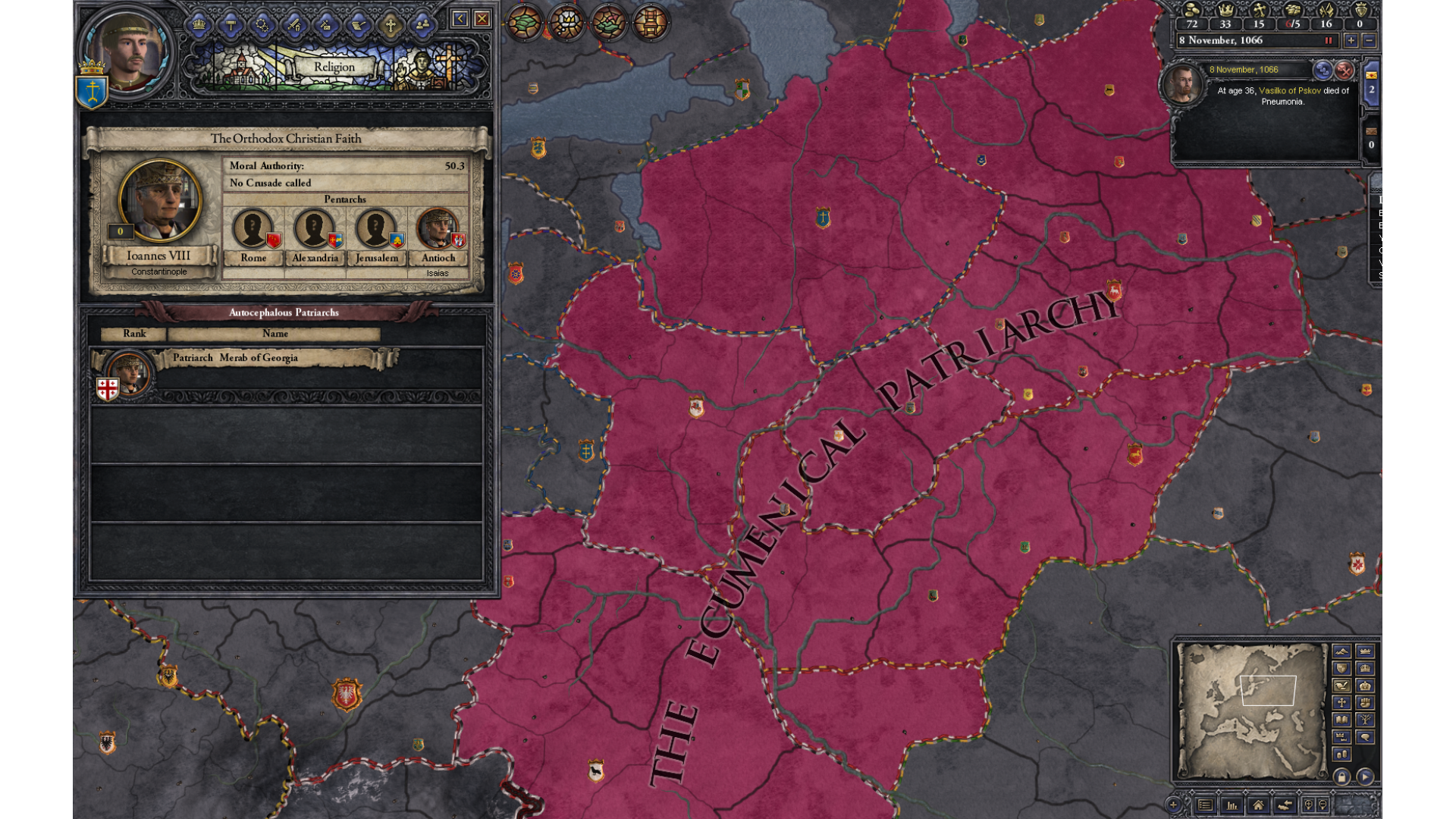The image size is (1456, 819).
Task: Switch to the culture speech-bubble map mode
Action: (1365, 737)
